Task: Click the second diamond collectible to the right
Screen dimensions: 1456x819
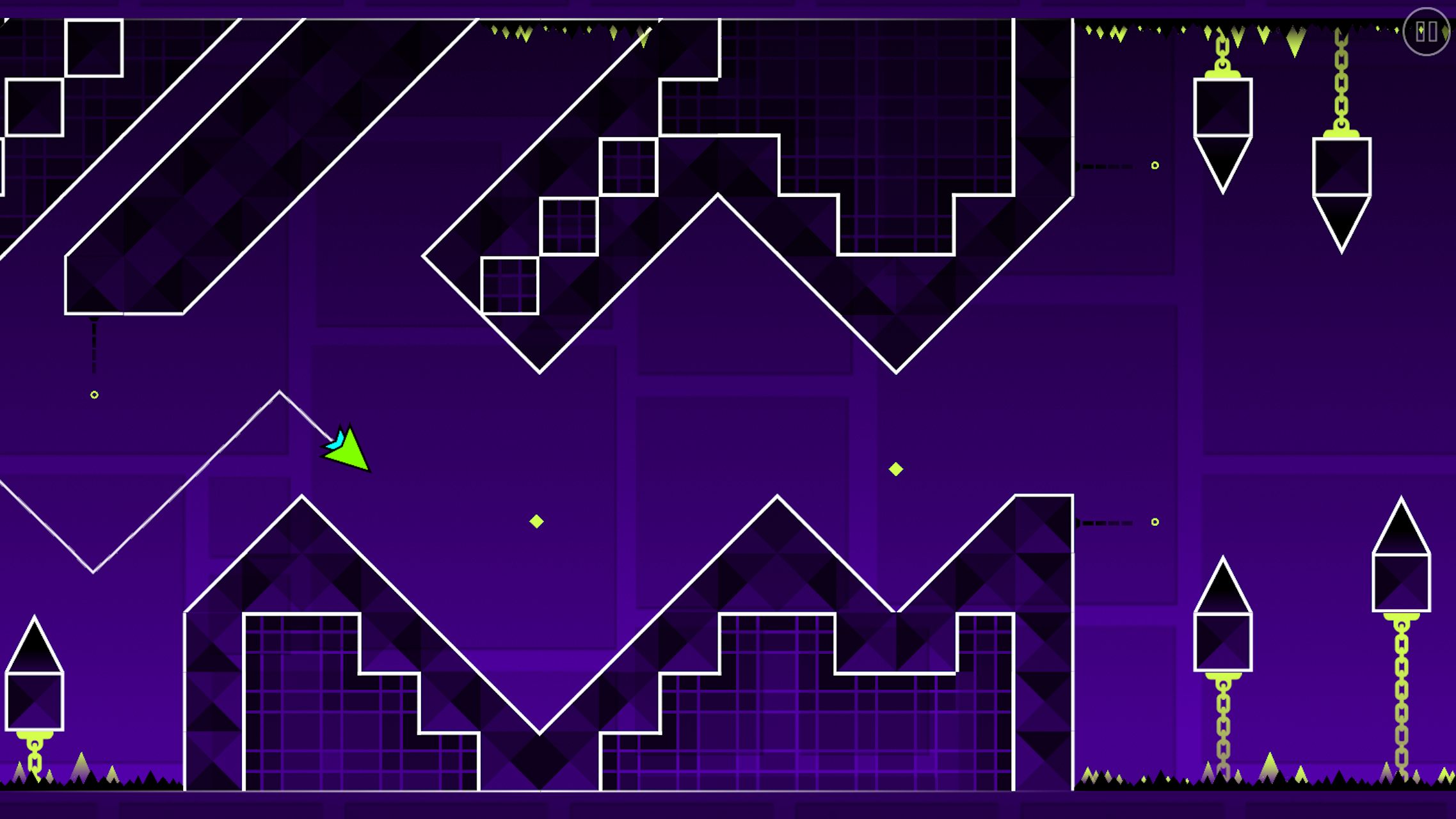Action: [895, 470]
